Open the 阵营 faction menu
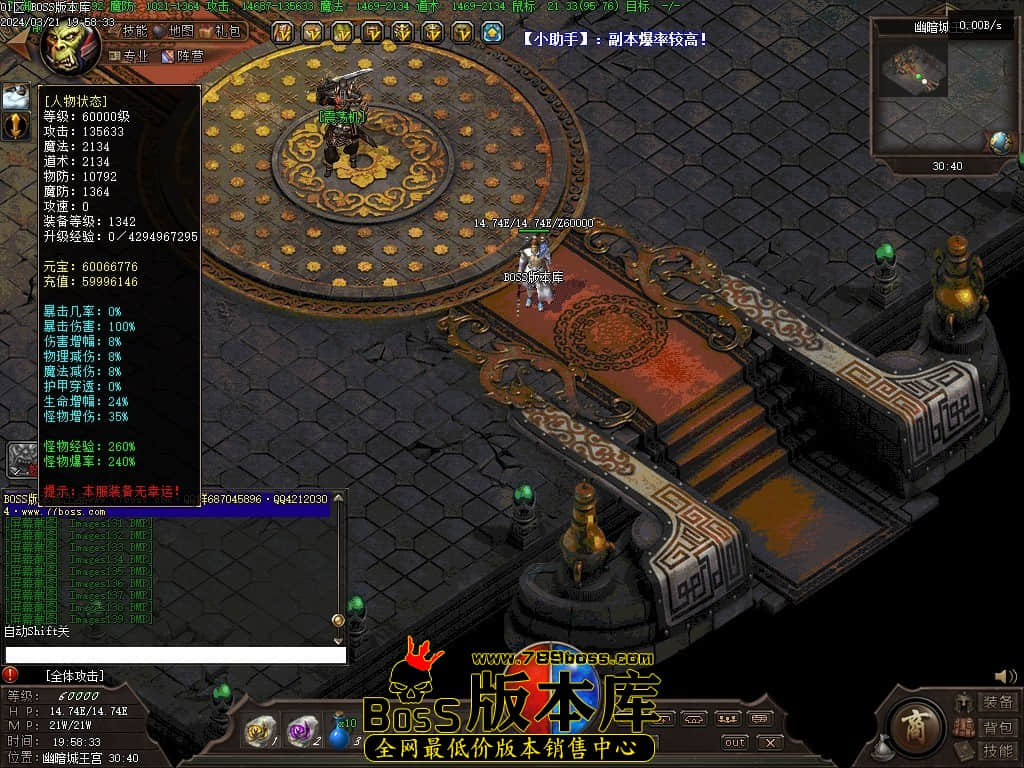Viewport: 1024px width, 768px height. [183, 56]
